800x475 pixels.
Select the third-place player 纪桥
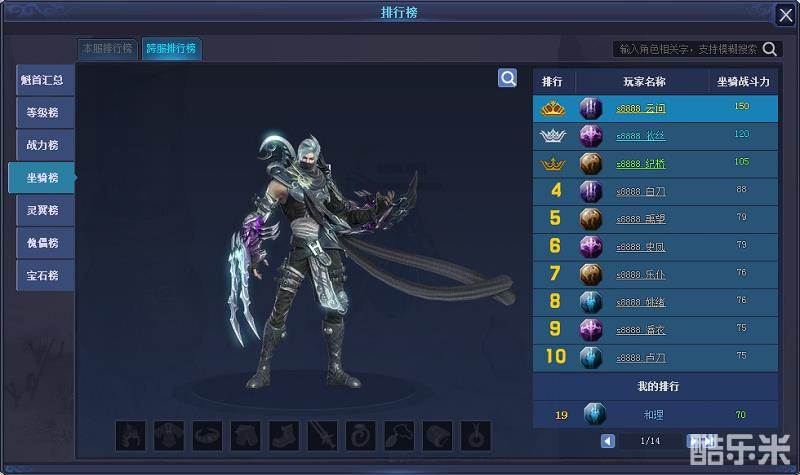point(654,163)
